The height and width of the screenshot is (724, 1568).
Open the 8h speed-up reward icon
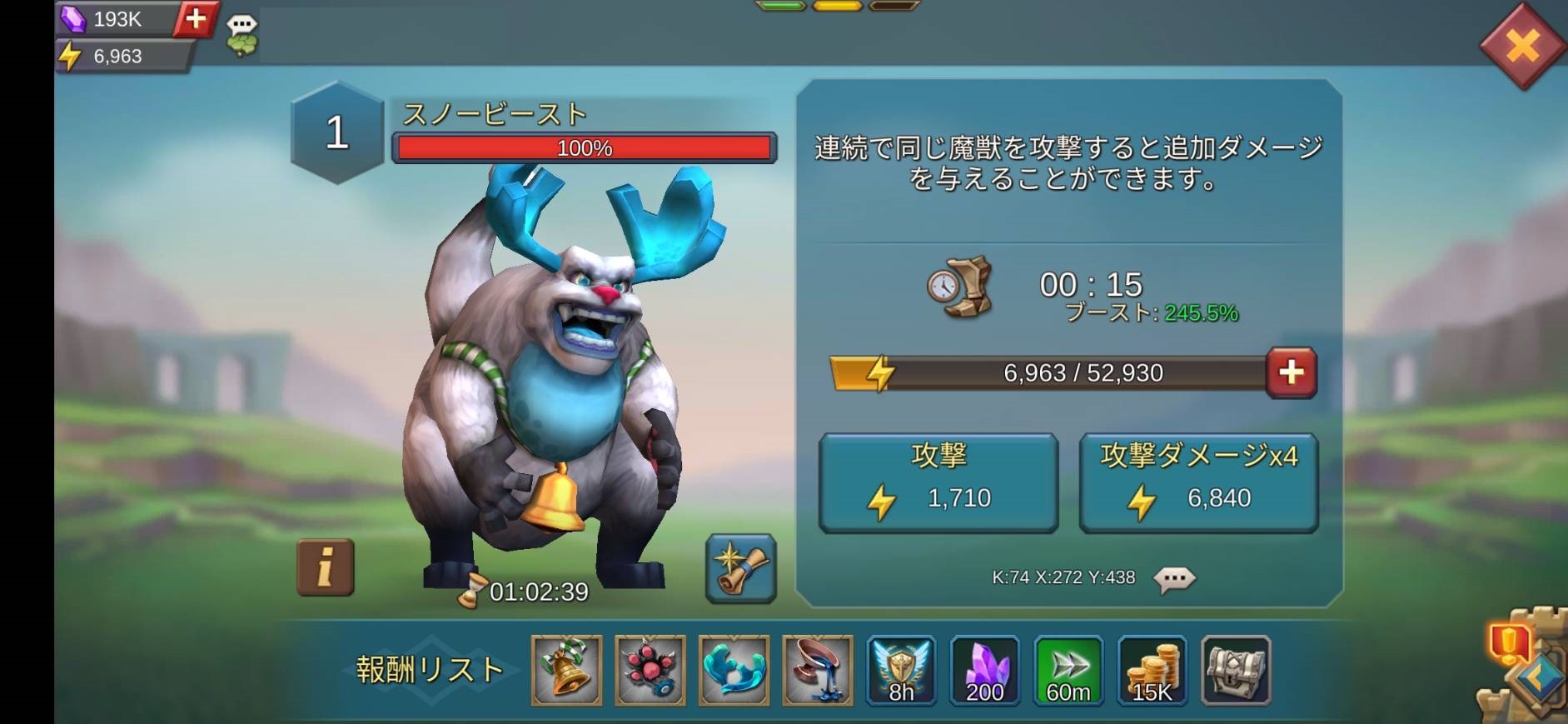pos(903,671)
